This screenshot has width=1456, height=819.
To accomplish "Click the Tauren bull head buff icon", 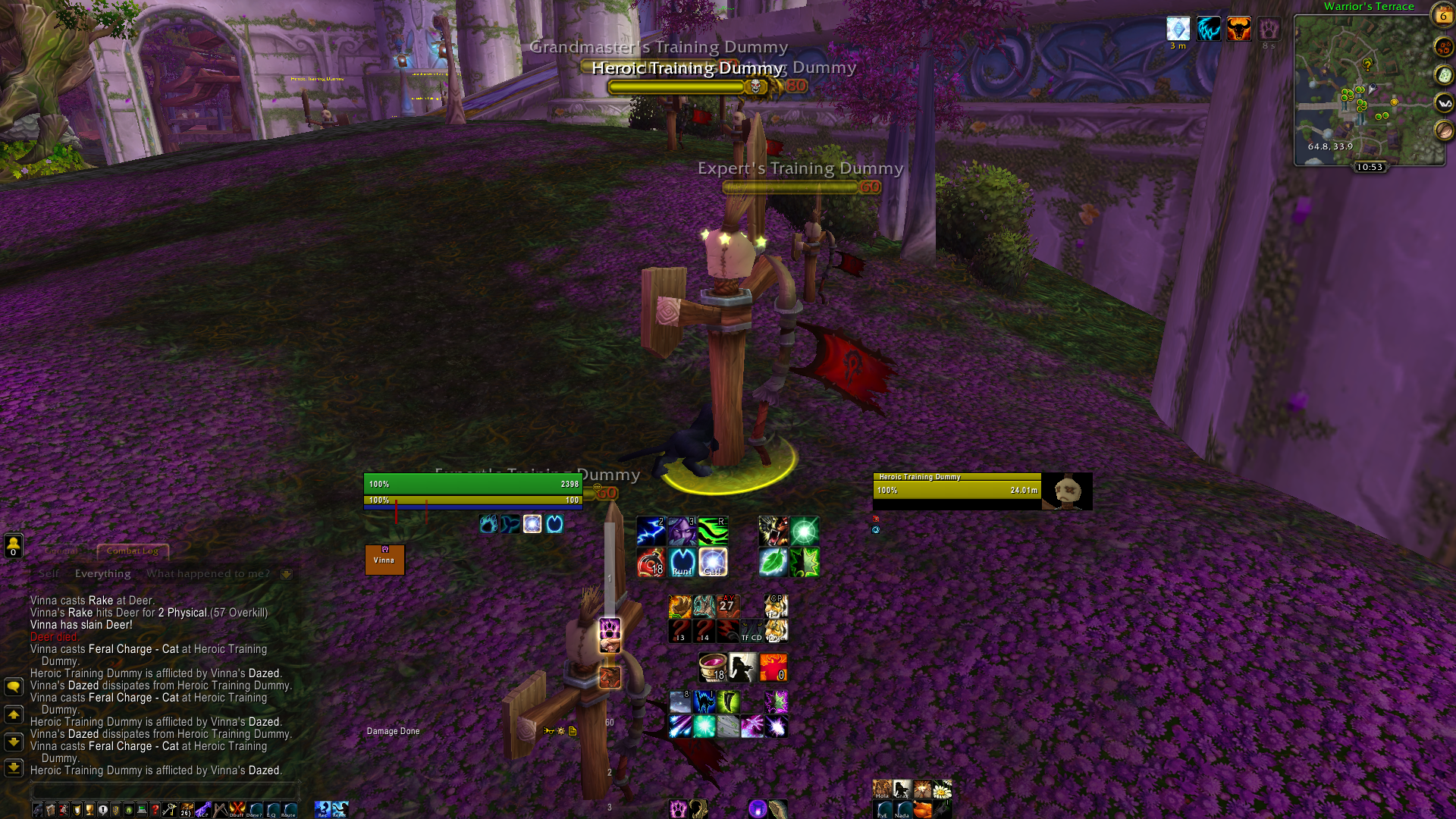I will pos(1238,30).
